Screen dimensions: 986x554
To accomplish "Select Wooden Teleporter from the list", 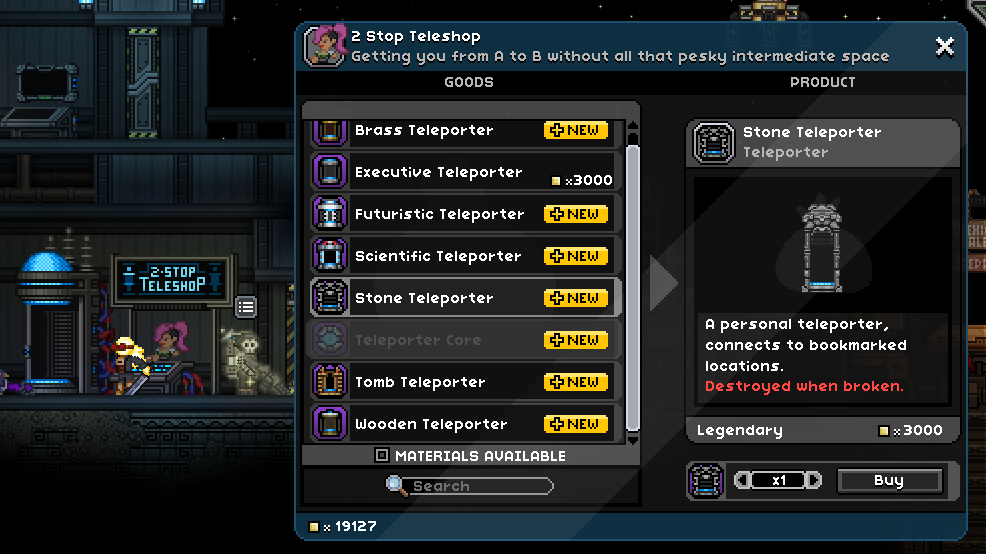I will (x=462, y=424).
